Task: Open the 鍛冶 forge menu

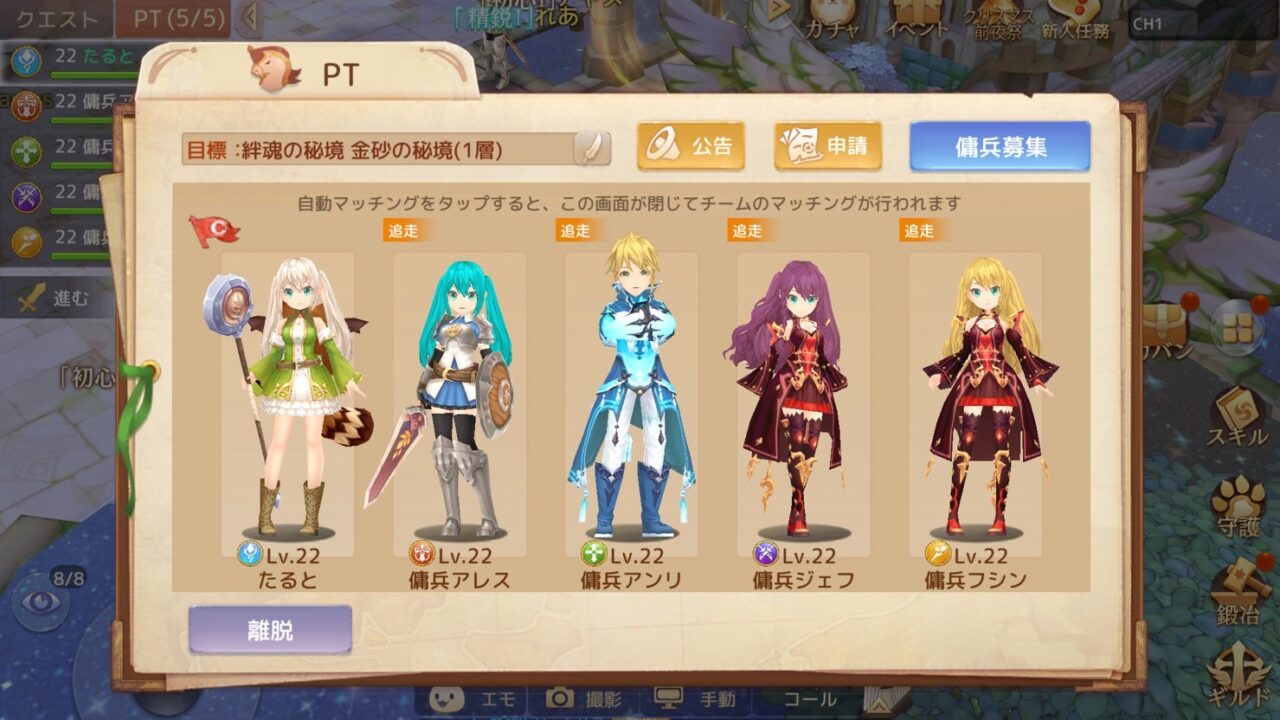Action: coord(1239,595)
